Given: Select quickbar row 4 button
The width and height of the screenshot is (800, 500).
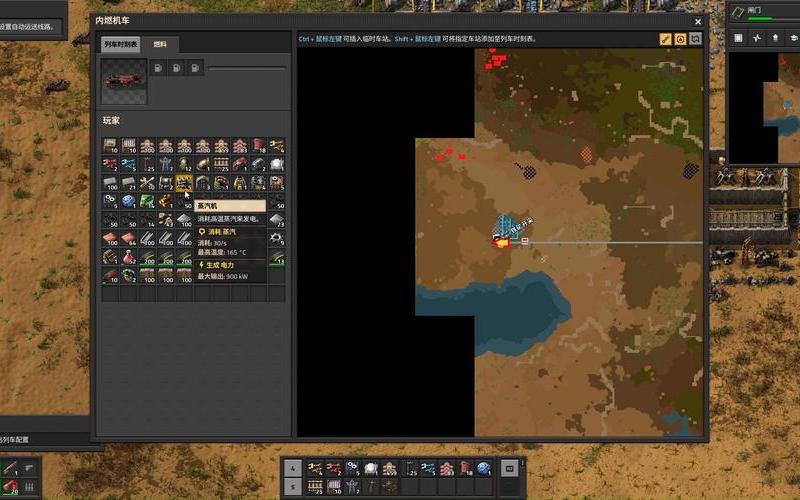Looking at the screenshot, I should tap(291, 468).
